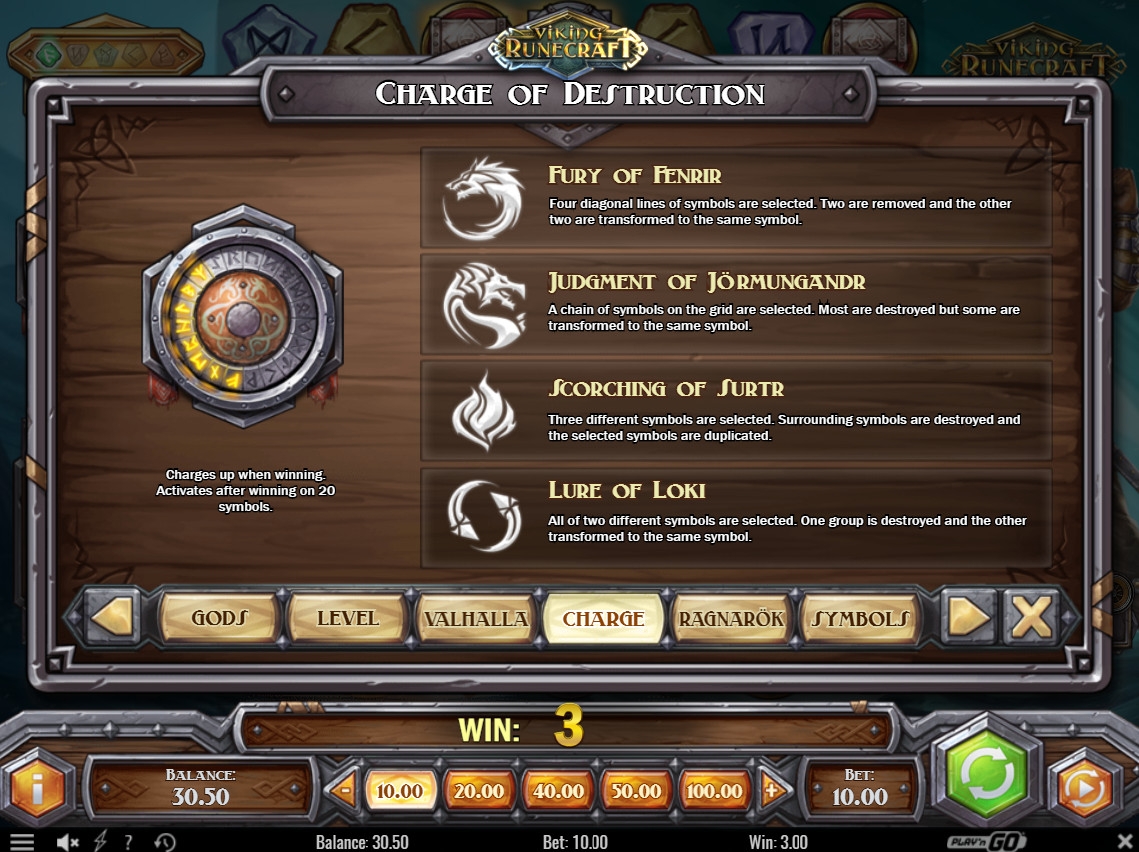Pick the 50.00 bet value
Viewport: 1139px width, 852px height.
636,791
